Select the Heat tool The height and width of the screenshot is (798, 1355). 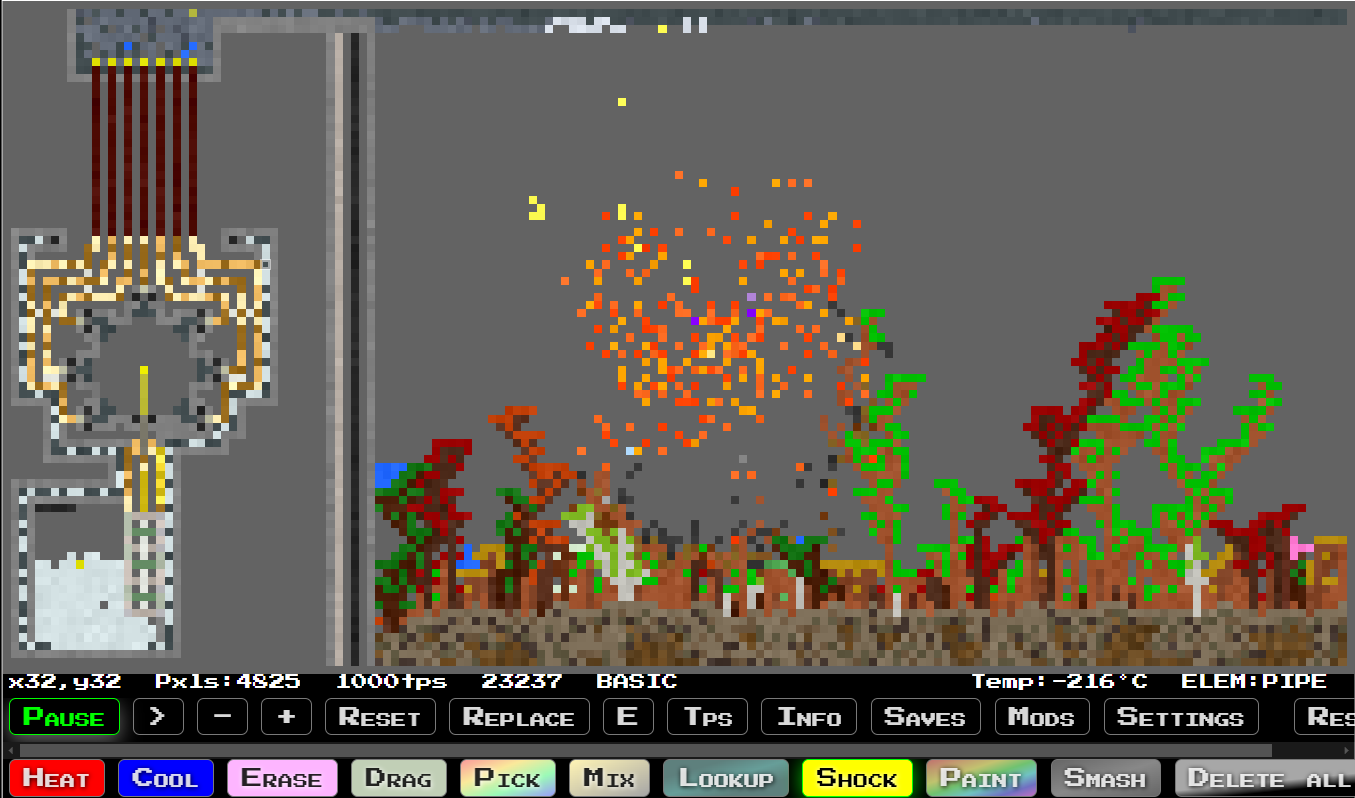pos(56,777)
